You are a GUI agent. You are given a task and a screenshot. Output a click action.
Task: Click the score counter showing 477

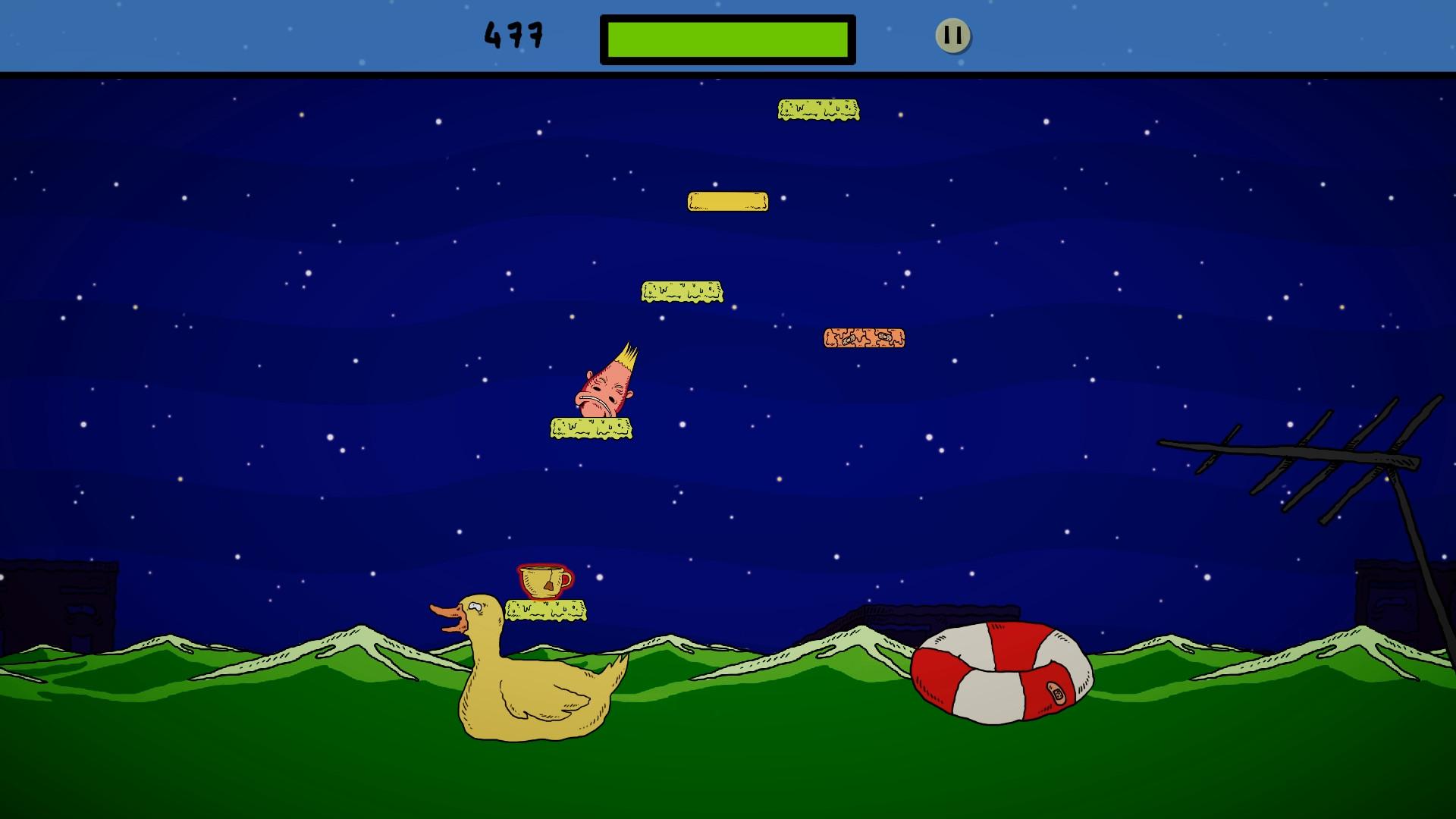point(512,33)
